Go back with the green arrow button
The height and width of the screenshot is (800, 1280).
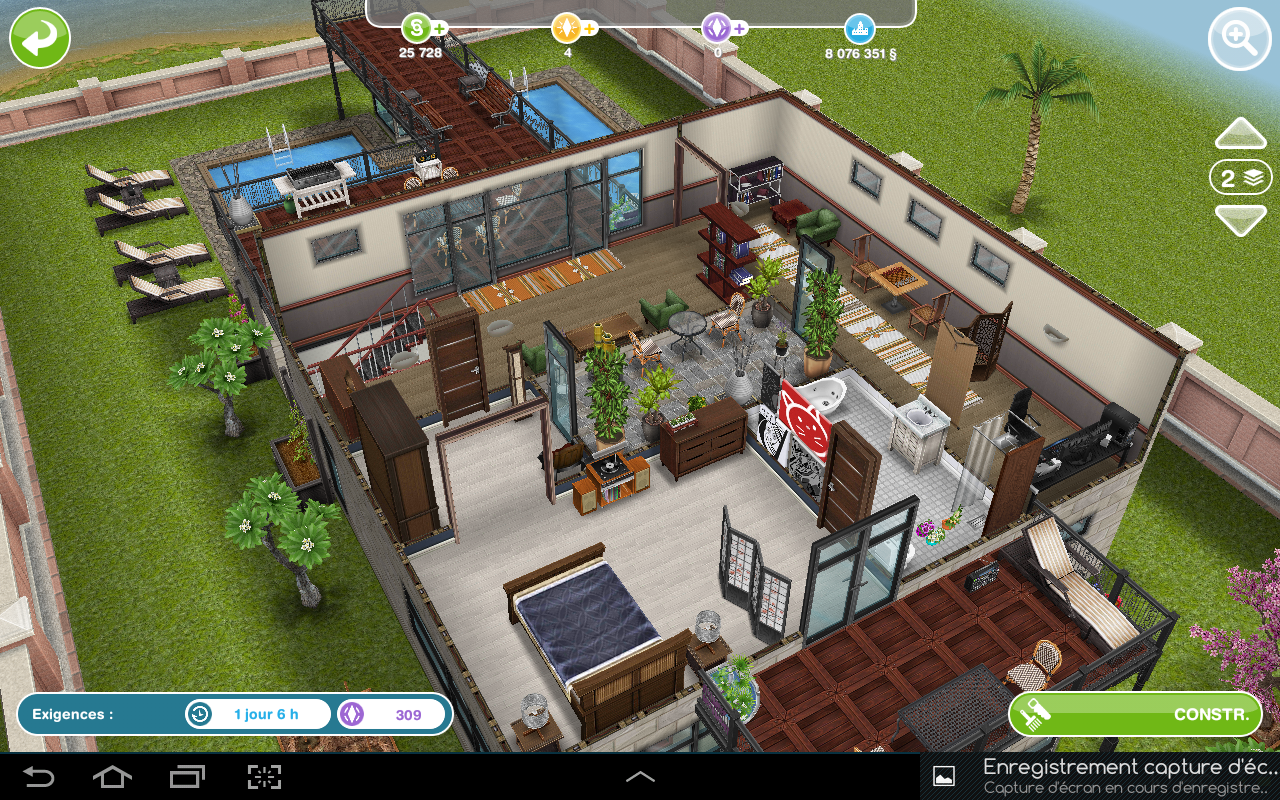pyautogui.click(x=40, y=38)
